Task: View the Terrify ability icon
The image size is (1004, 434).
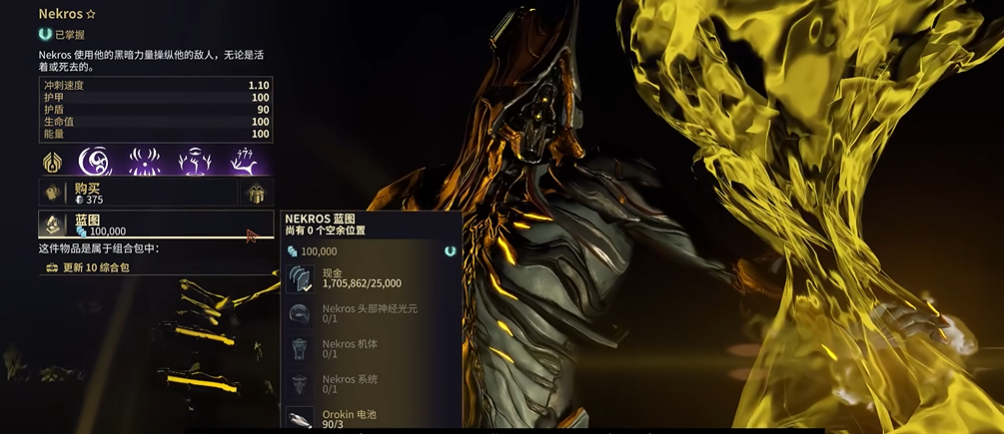Action: click(145, 161)
